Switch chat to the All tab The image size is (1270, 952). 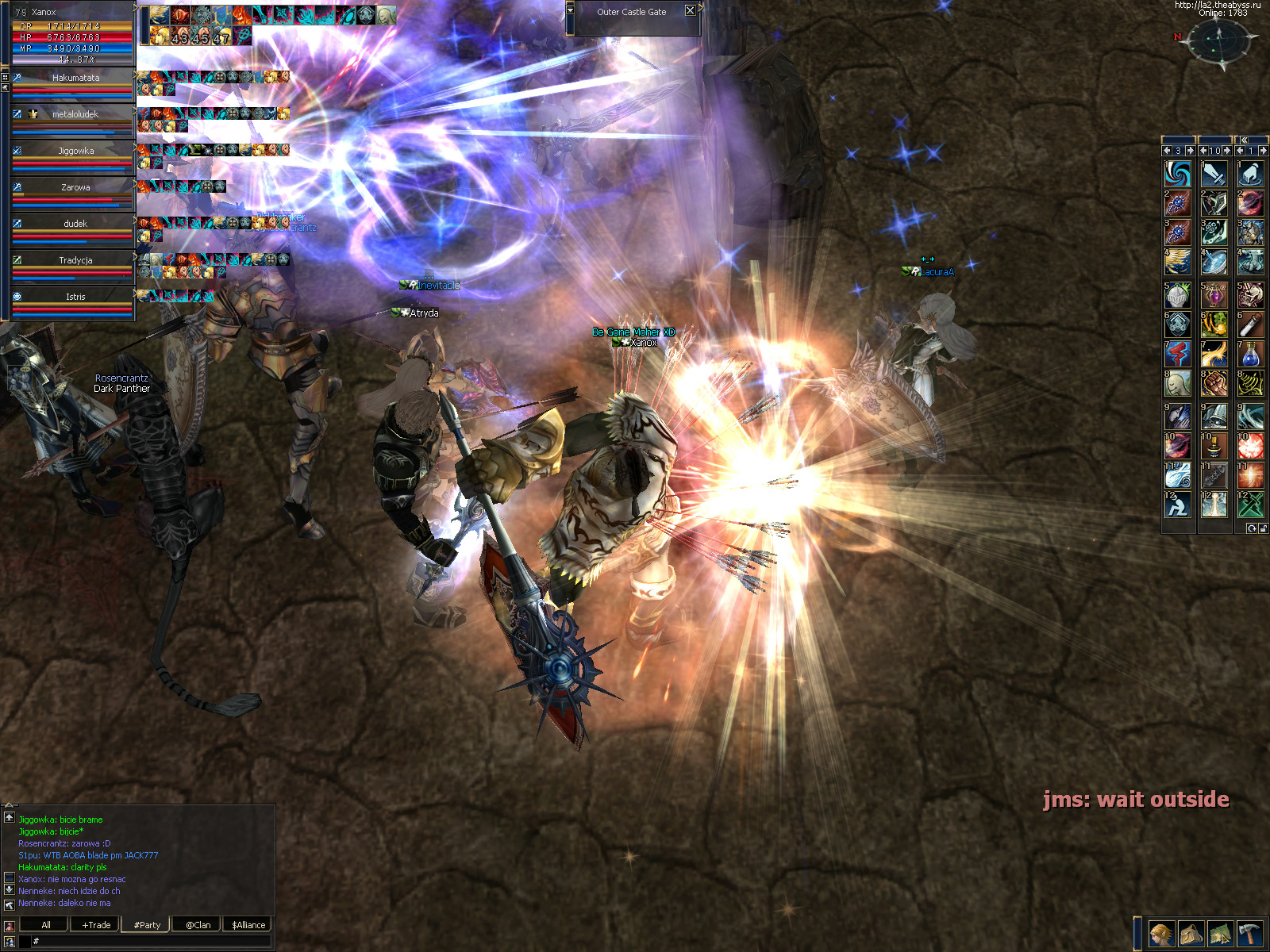(45, 925)
